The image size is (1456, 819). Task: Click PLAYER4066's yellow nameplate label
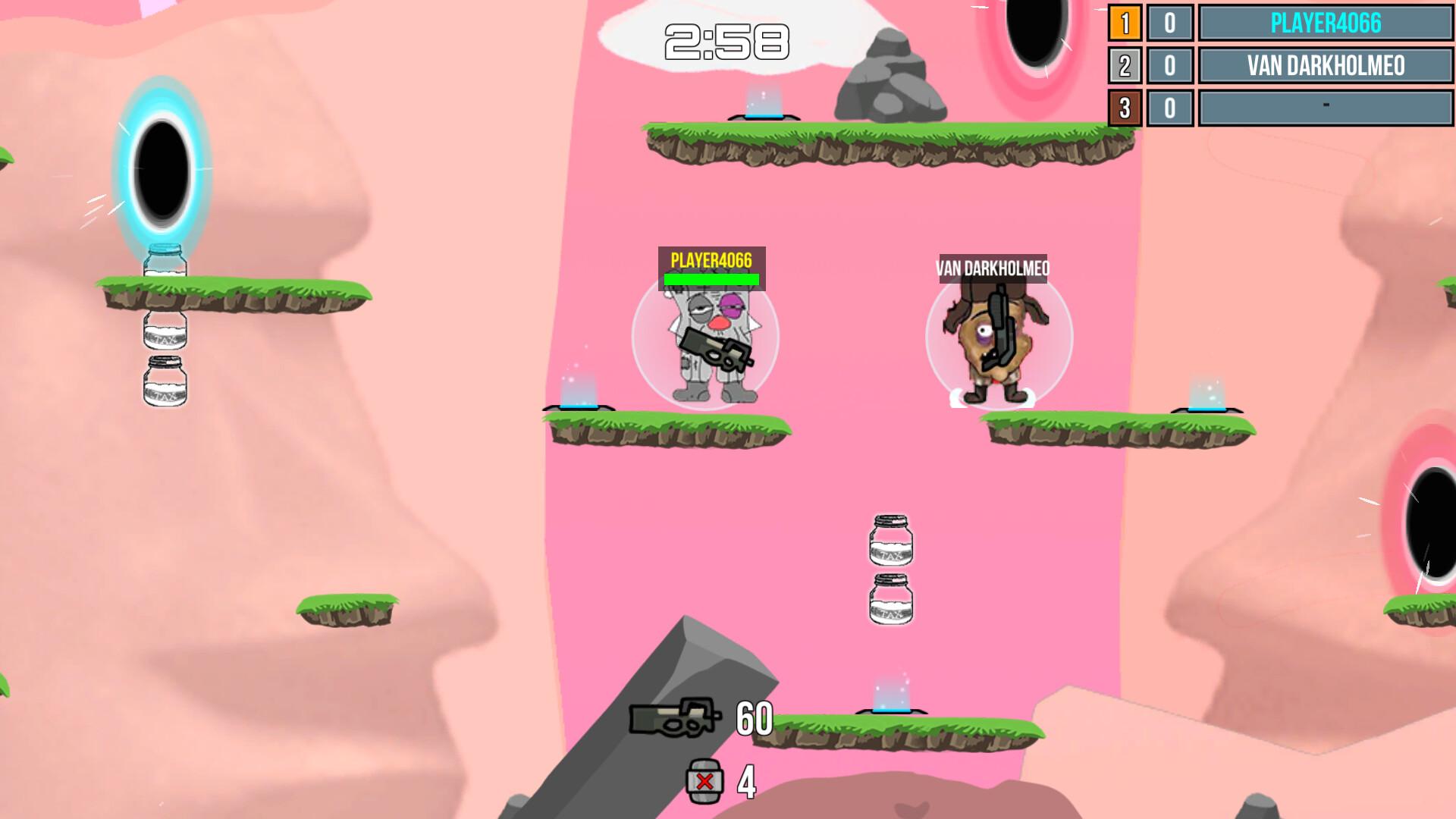[711, 259]
